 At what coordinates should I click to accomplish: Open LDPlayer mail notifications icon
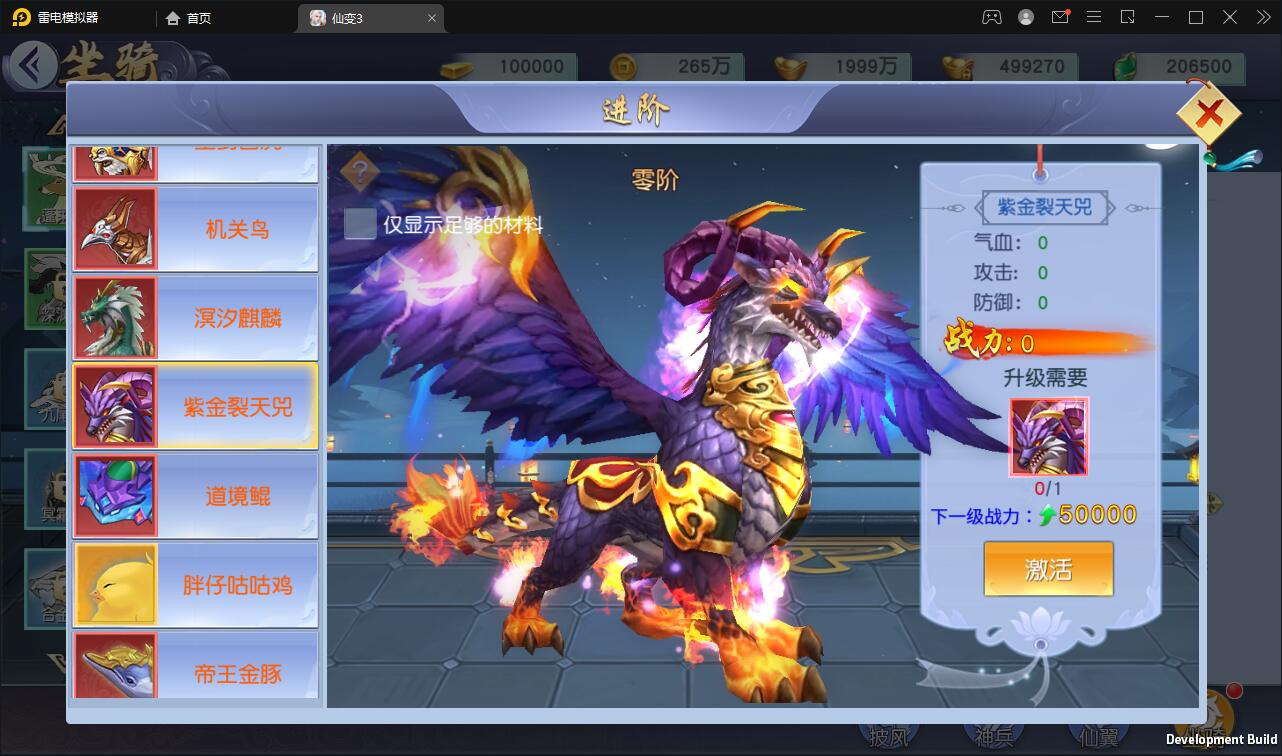(x=1060, y=17)
